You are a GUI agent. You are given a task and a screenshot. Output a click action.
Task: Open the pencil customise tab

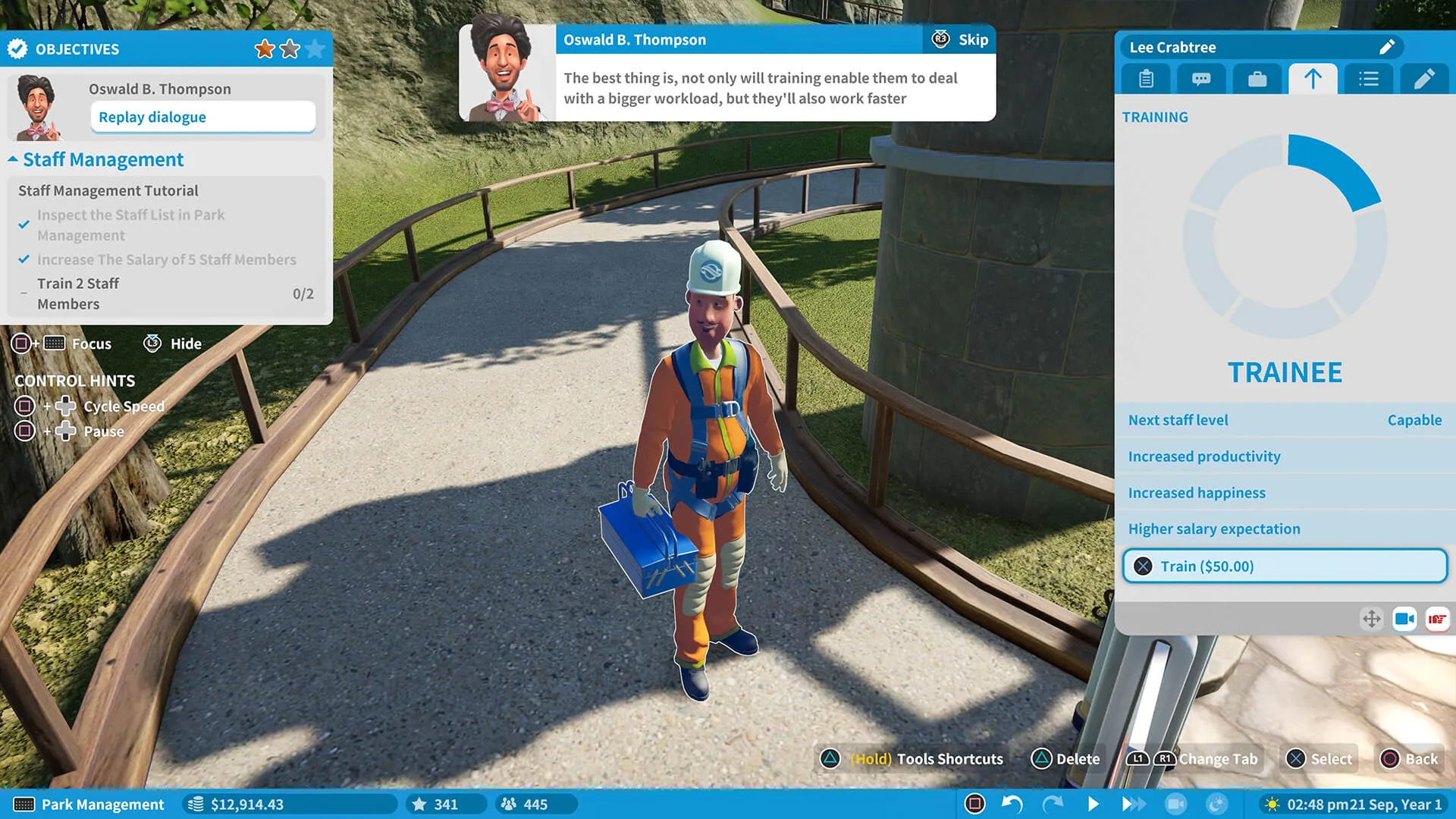coord(1423,79)
